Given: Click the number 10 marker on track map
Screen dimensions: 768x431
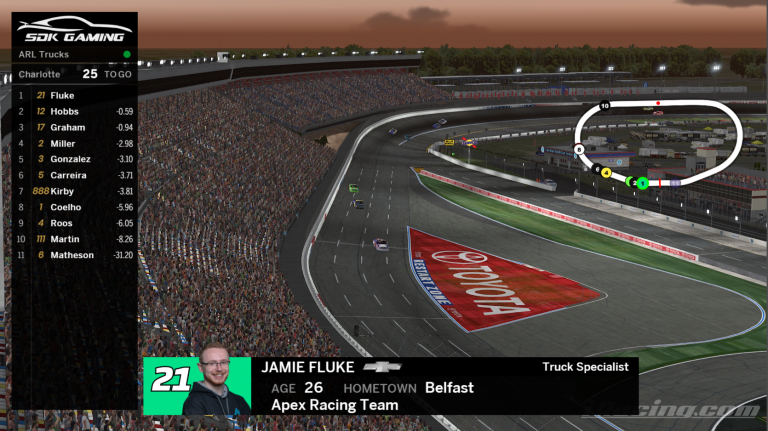Looking at the screenshot, I should click(x=604, y=105).
